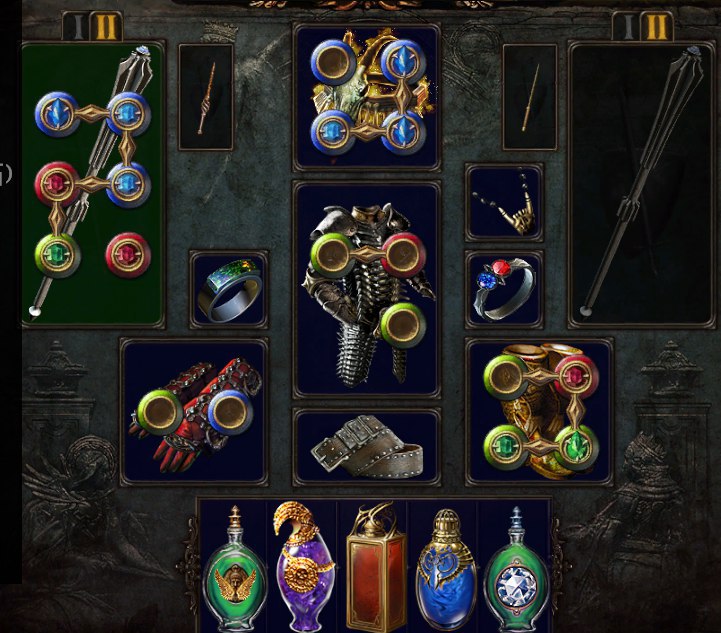The image size is (721, 633).
Task: Choose the golden boots slot
Action: coord(539,412)
